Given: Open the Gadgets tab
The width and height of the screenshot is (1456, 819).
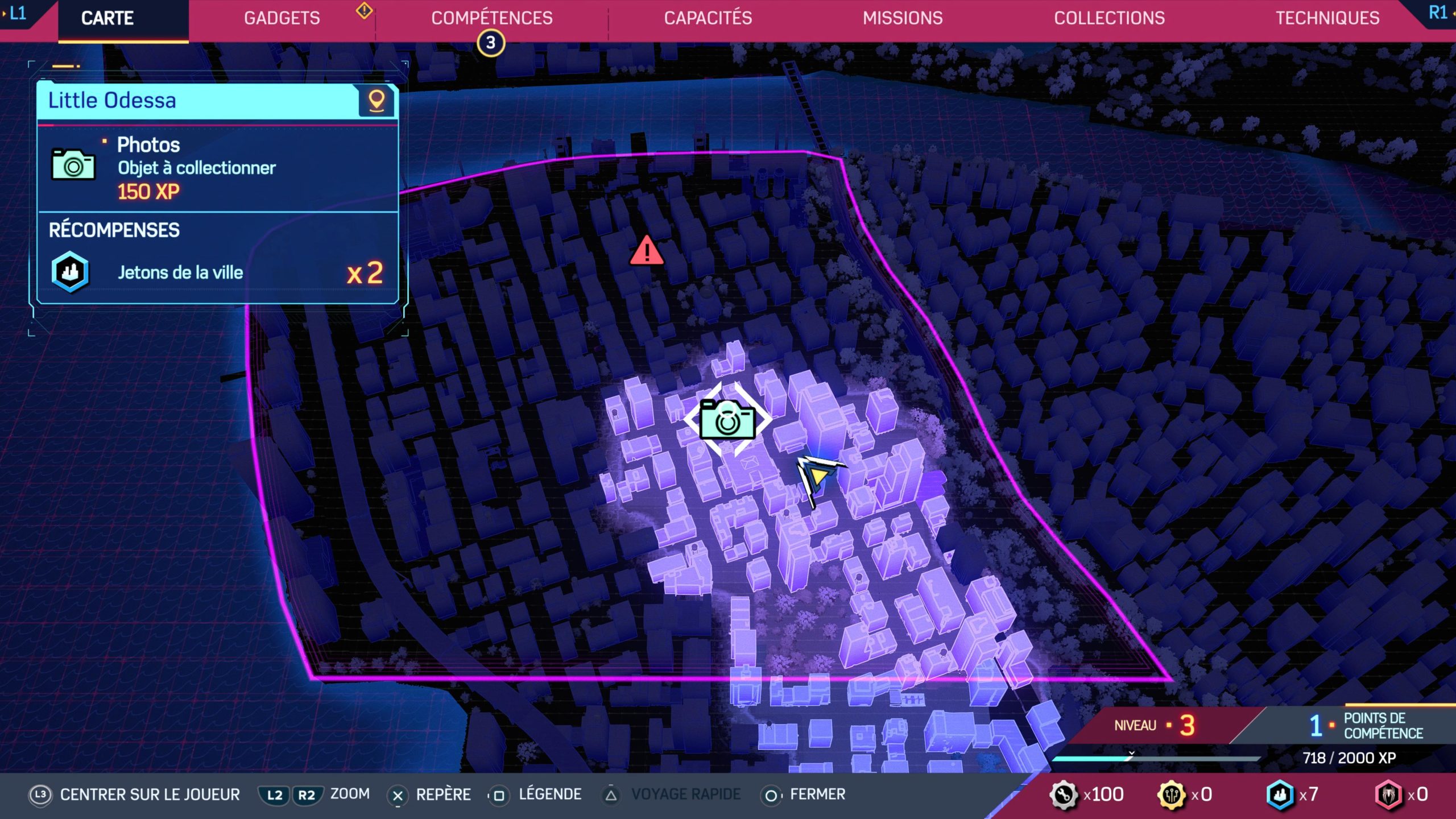Looking at the screenshot, I should coord(282,18).
